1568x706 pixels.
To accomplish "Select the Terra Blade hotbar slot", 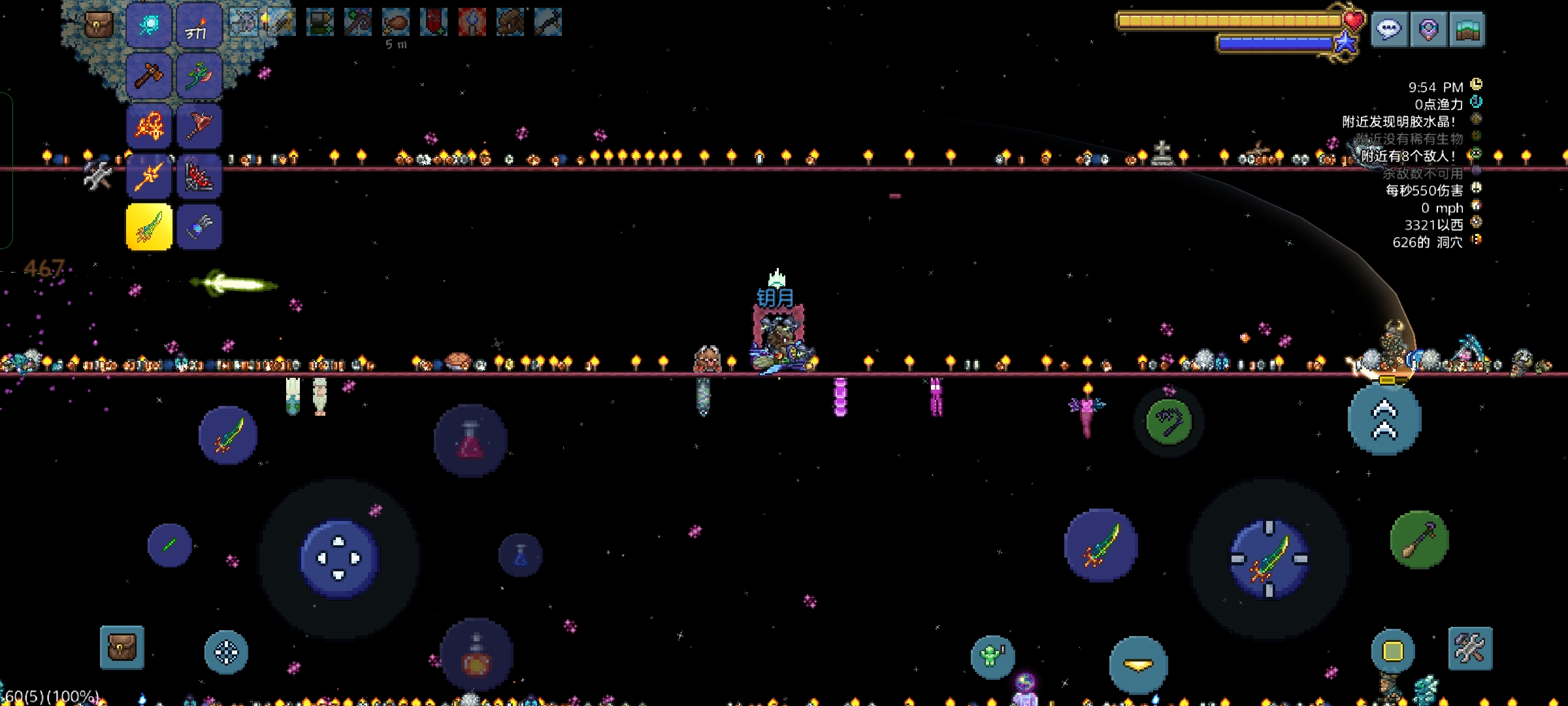I will tap(149, 227).
